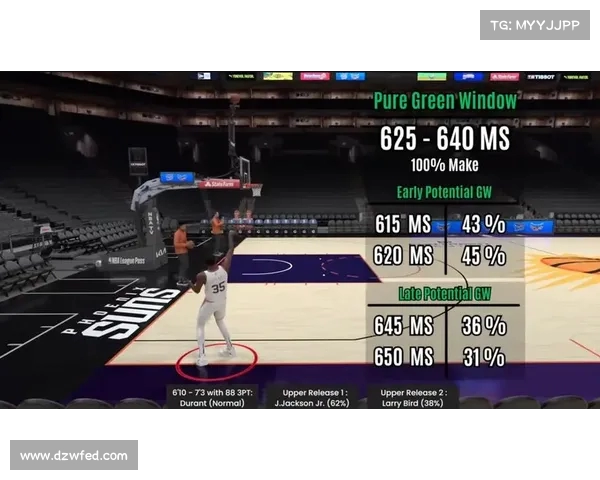Open the www.dzwfed.com website link
The height and width of the screenshot is (480, 600).
[x=74, y=455]
